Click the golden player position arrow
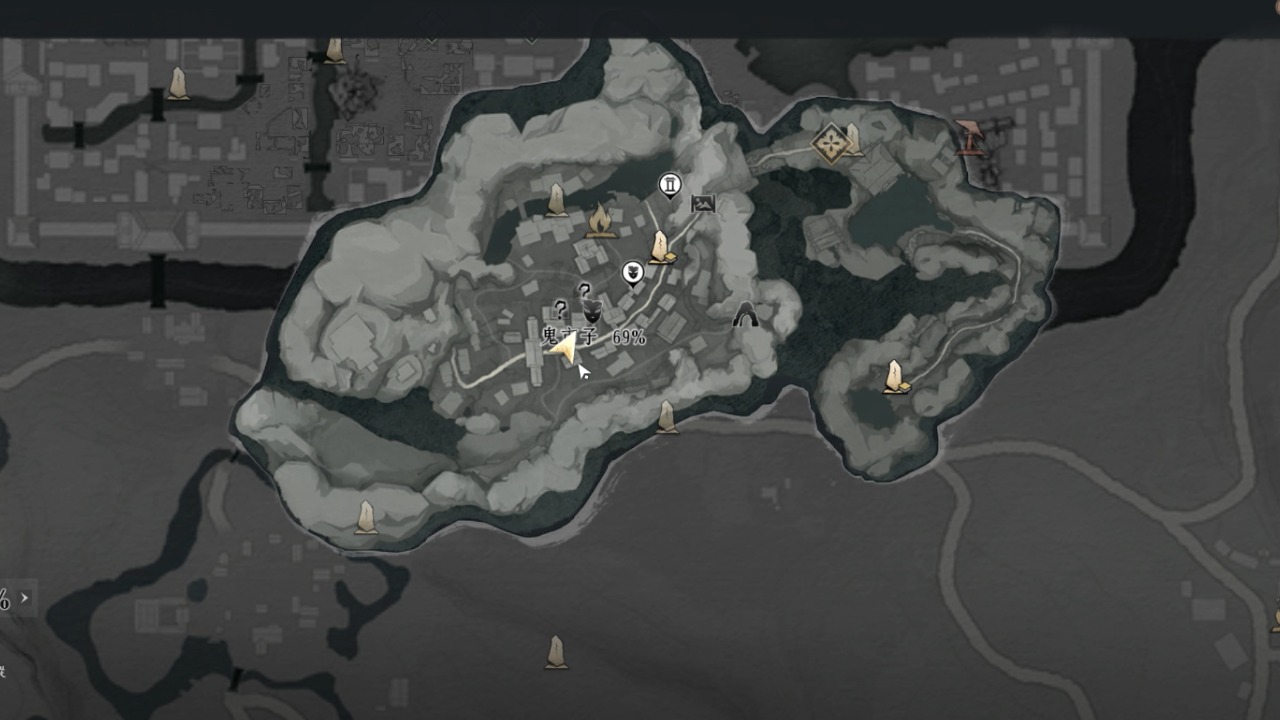1280x720 pixels. (563, 348)
